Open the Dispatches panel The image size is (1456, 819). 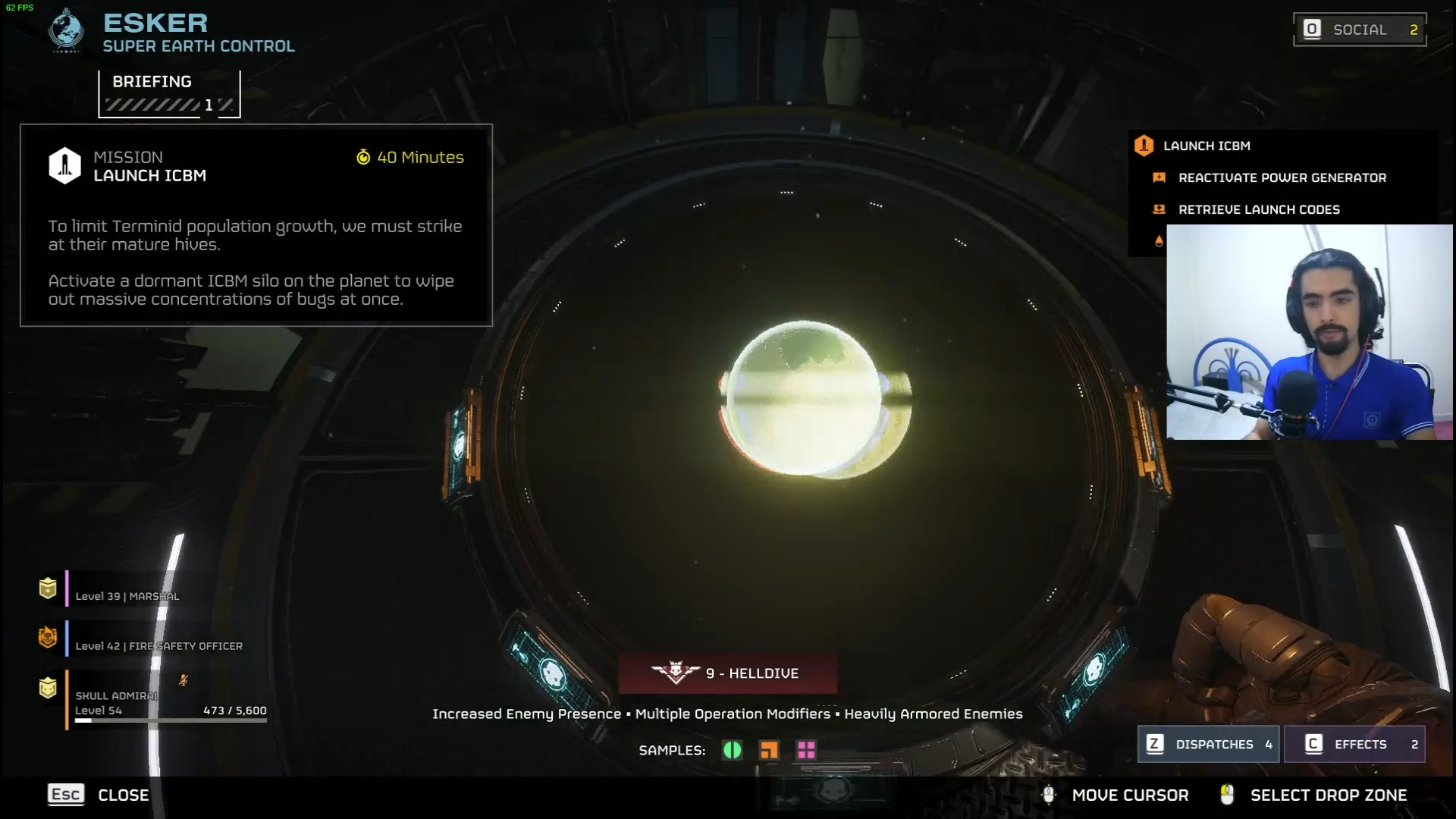[x=1209, y=744]
